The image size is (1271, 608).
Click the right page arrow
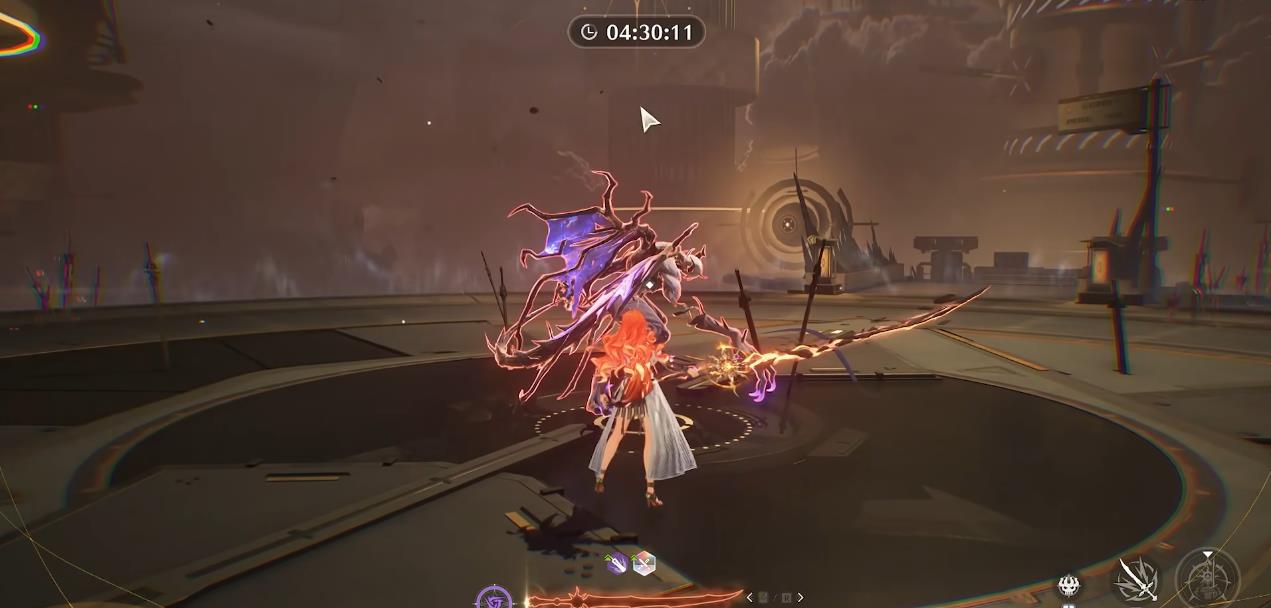[x=800, y=598]
